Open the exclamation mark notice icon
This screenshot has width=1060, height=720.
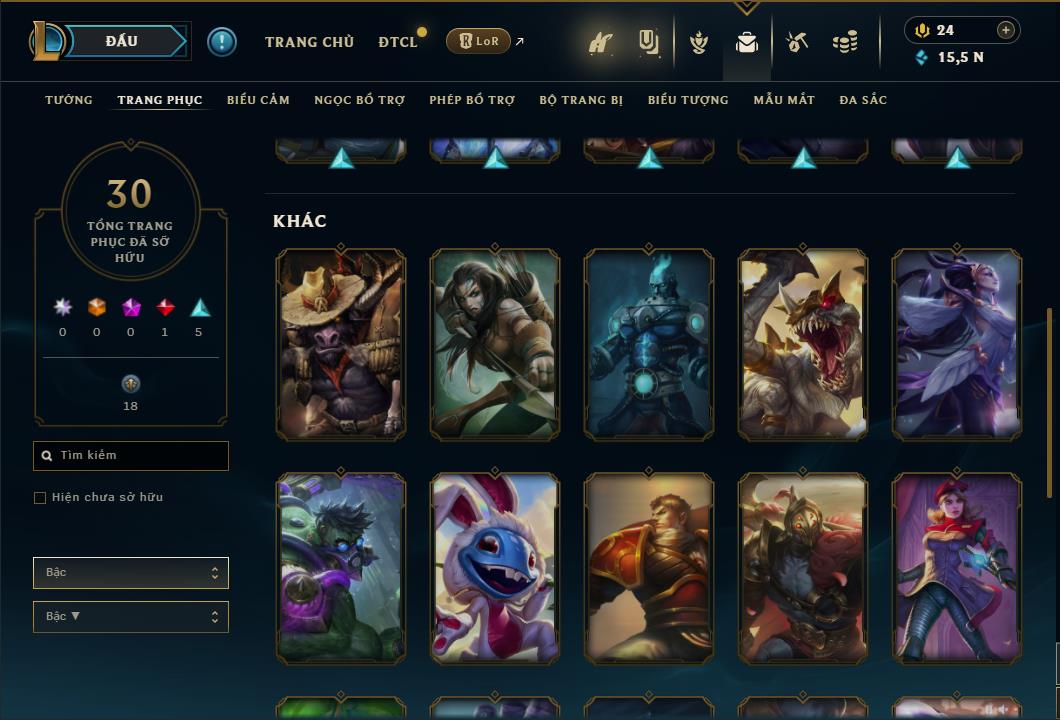pyautogui.click(x=222, y=42)
